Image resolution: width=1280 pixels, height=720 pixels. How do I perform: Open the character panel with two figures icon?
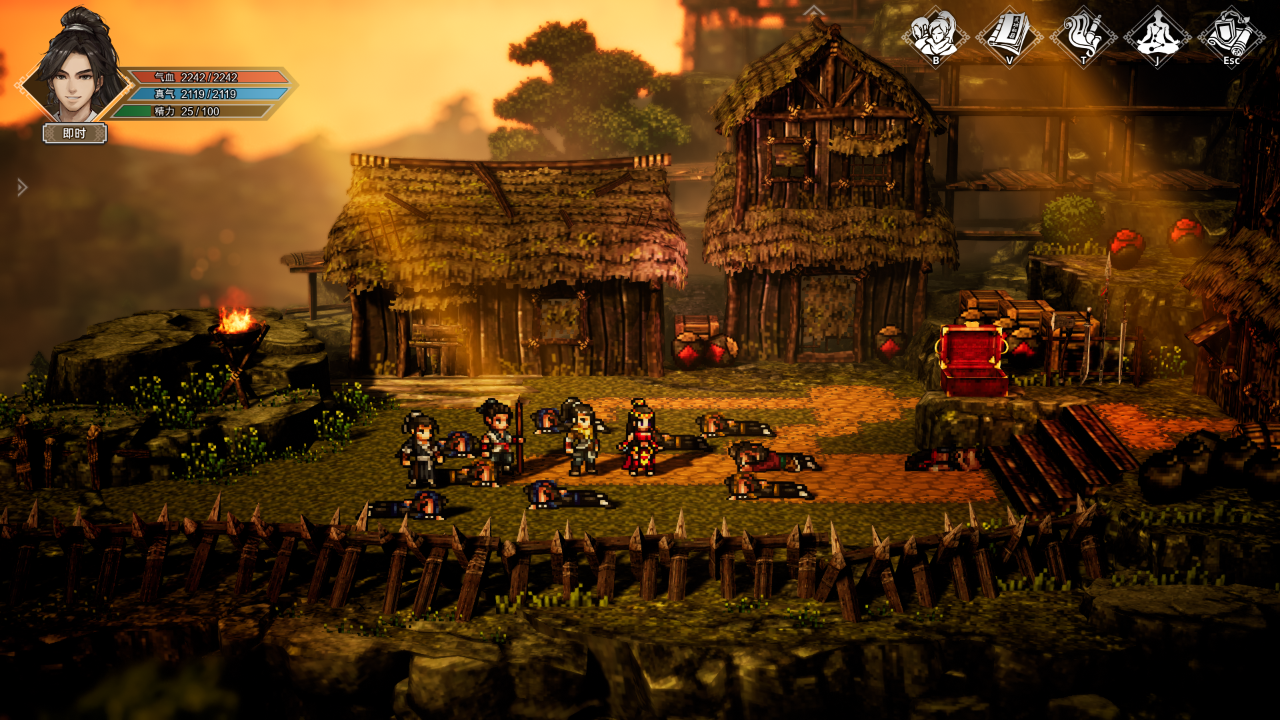pos(935,36)
